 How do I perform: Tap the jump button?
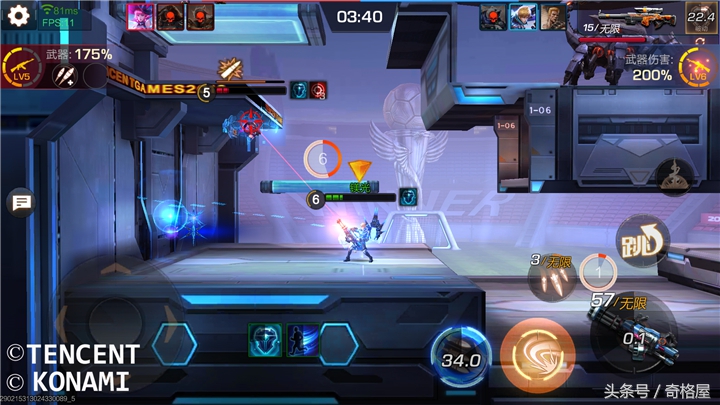click(x=641, y=240)
